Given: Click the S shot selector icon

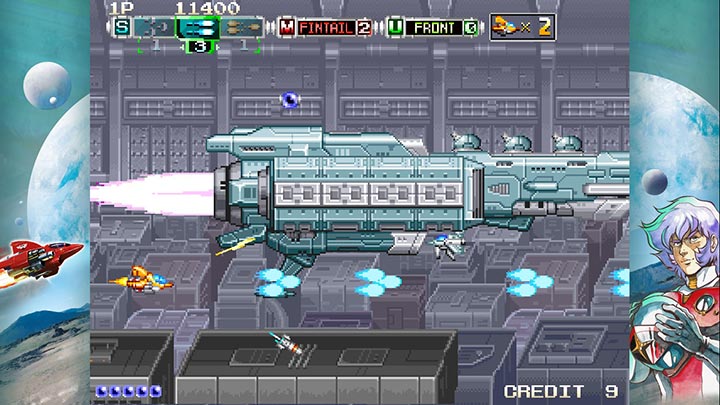Looking at the screenshot, I should coord(122,27).
